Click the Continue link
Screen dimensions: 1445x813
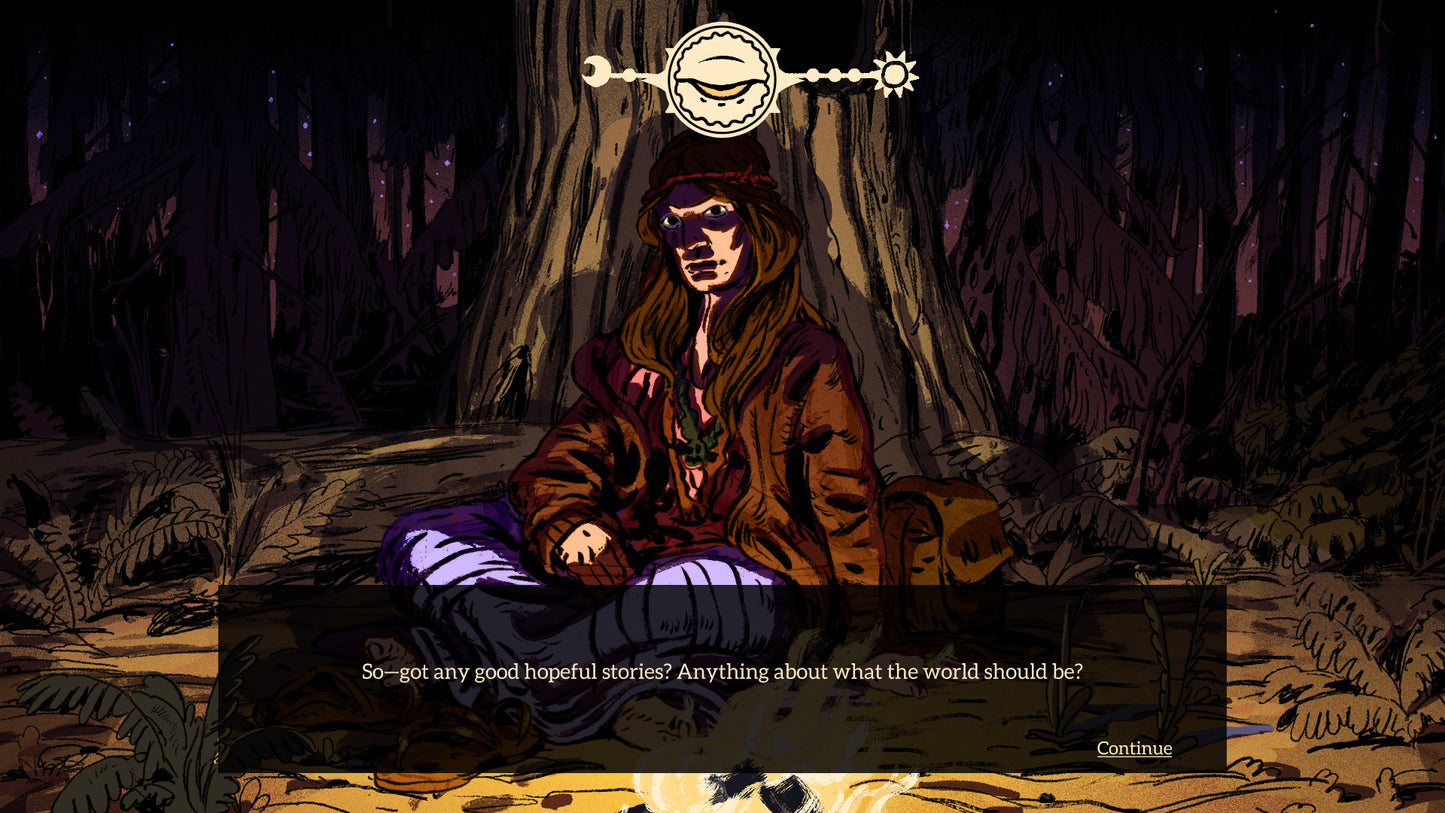click(1133, 748)
